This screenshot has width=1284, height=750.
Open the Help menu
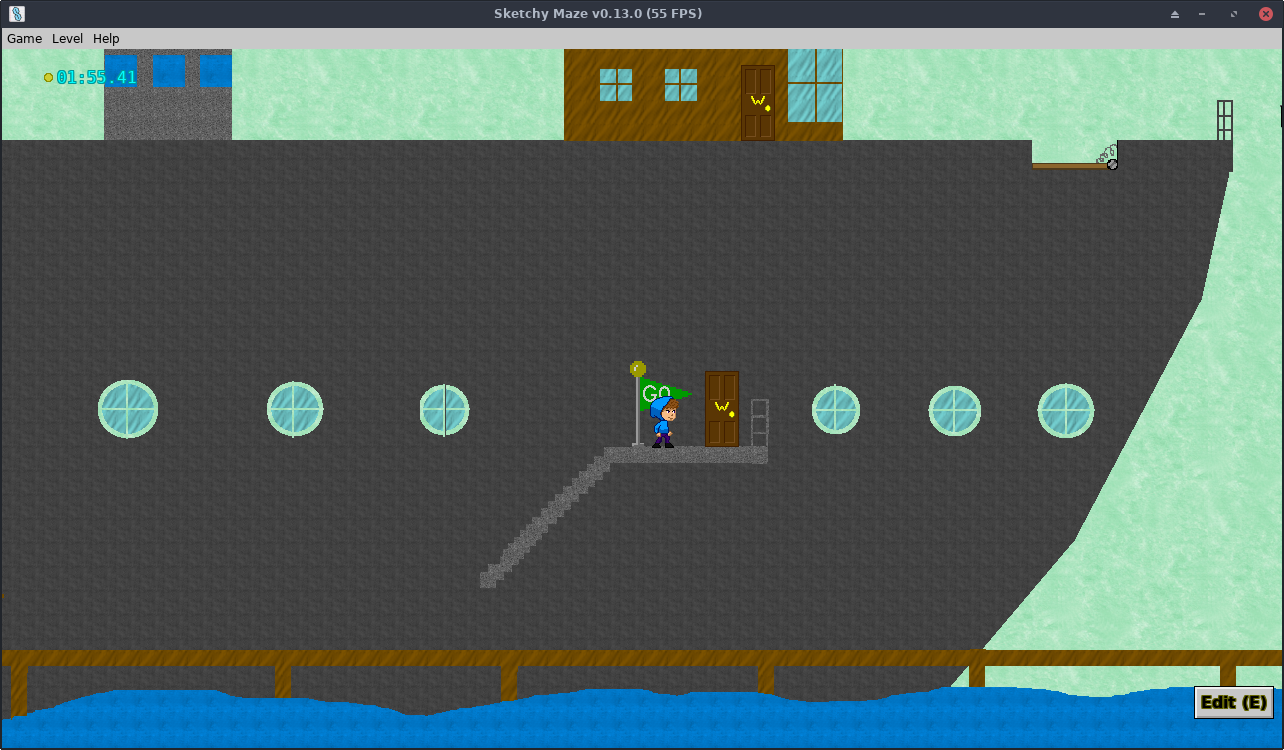click(105, 38)
